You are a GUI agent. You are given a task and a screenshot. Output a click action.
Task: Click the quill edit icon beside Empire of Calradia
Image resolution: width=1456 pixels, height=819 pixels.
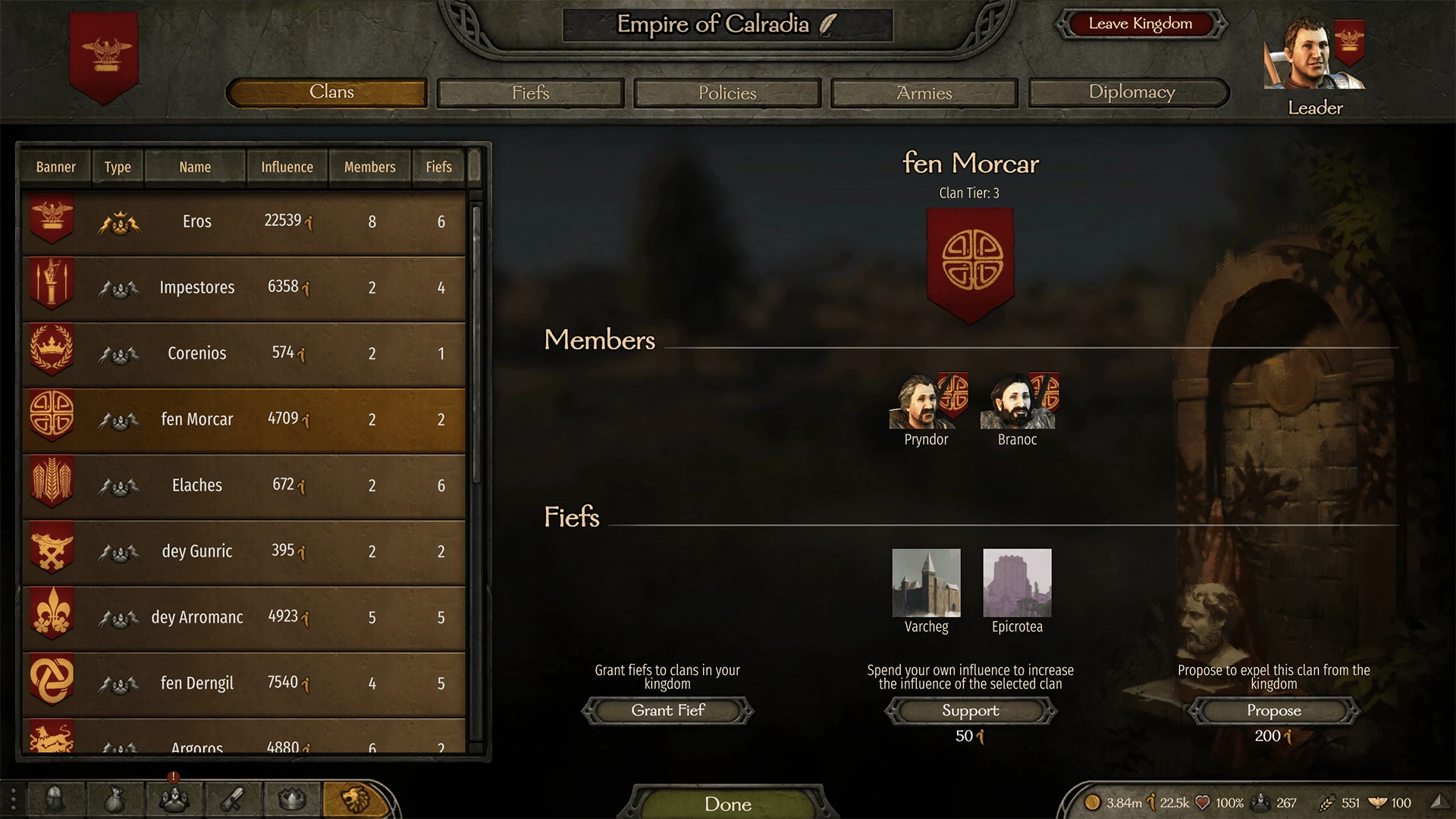[x=826, y=24]
